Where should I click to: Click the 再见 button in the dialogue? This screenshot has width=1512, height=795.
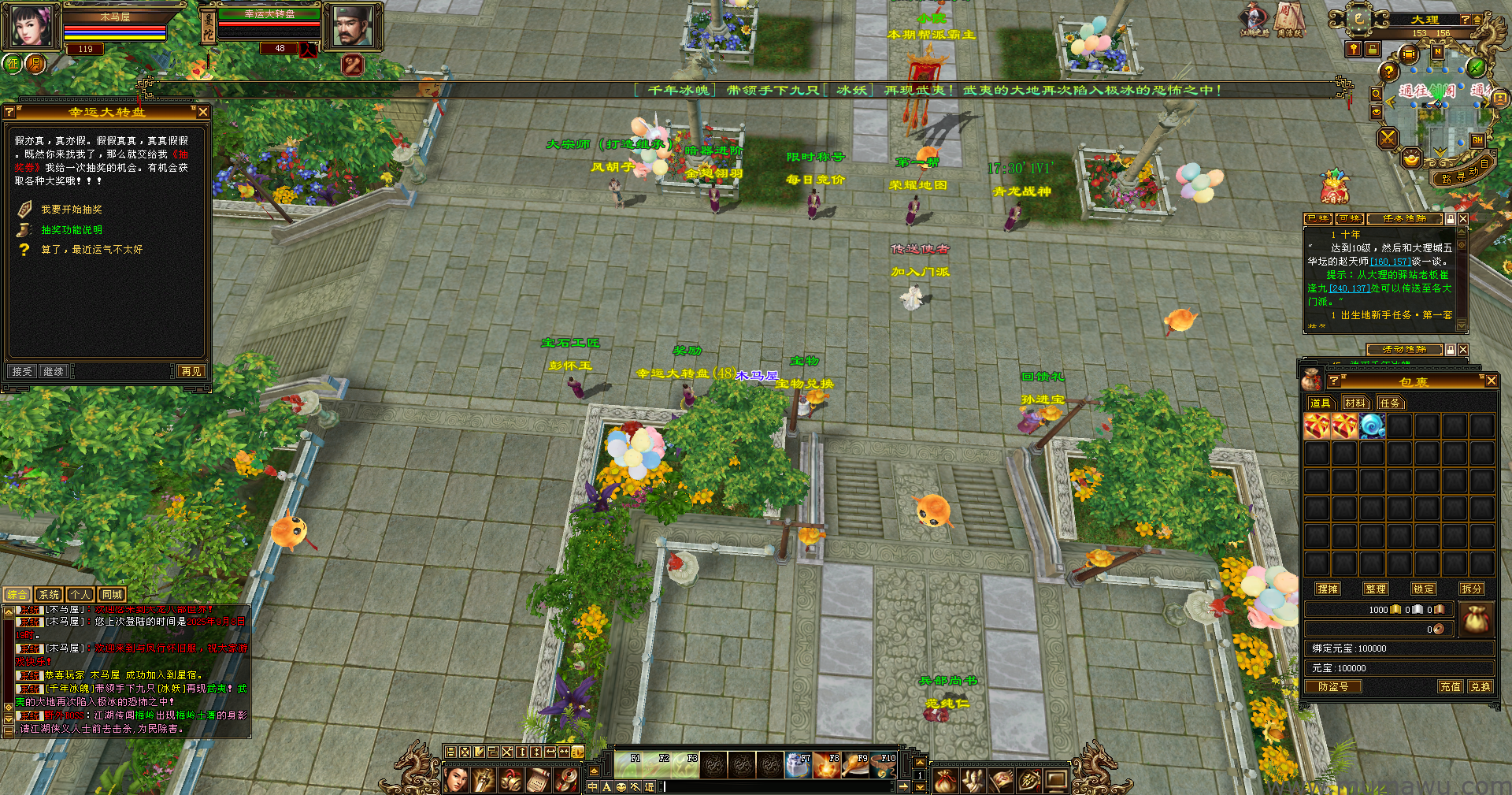191,371
